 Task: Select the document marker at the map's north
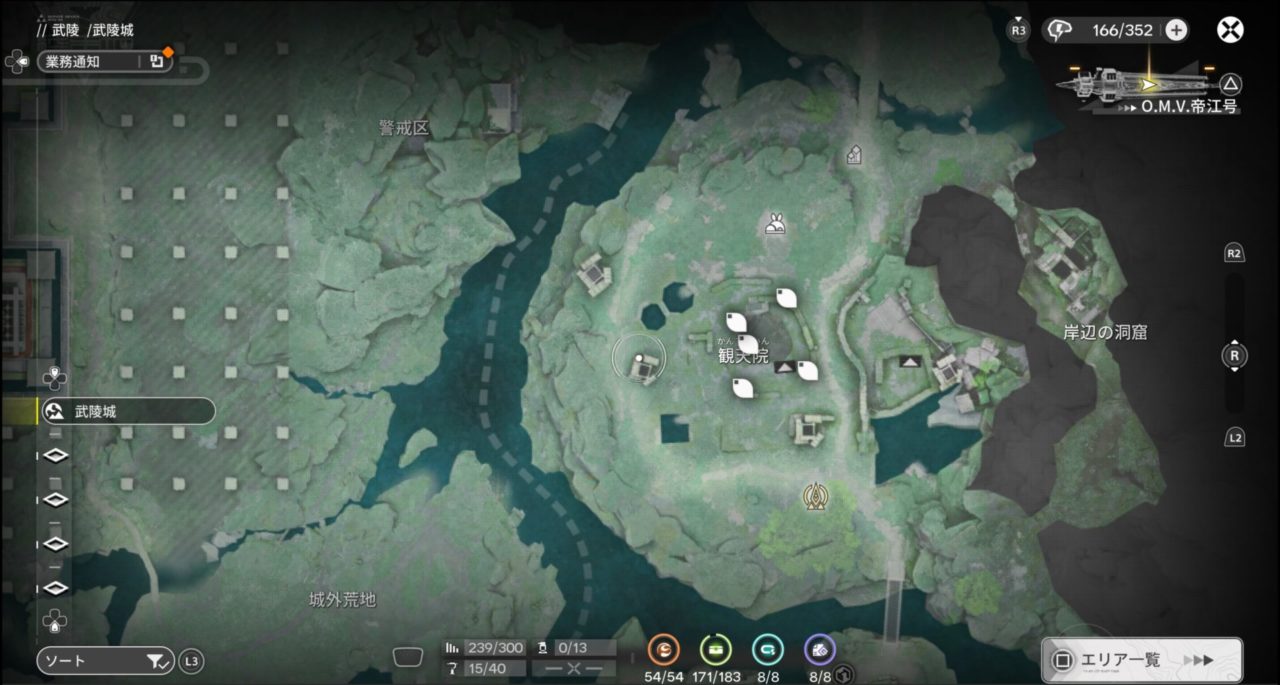854,154
